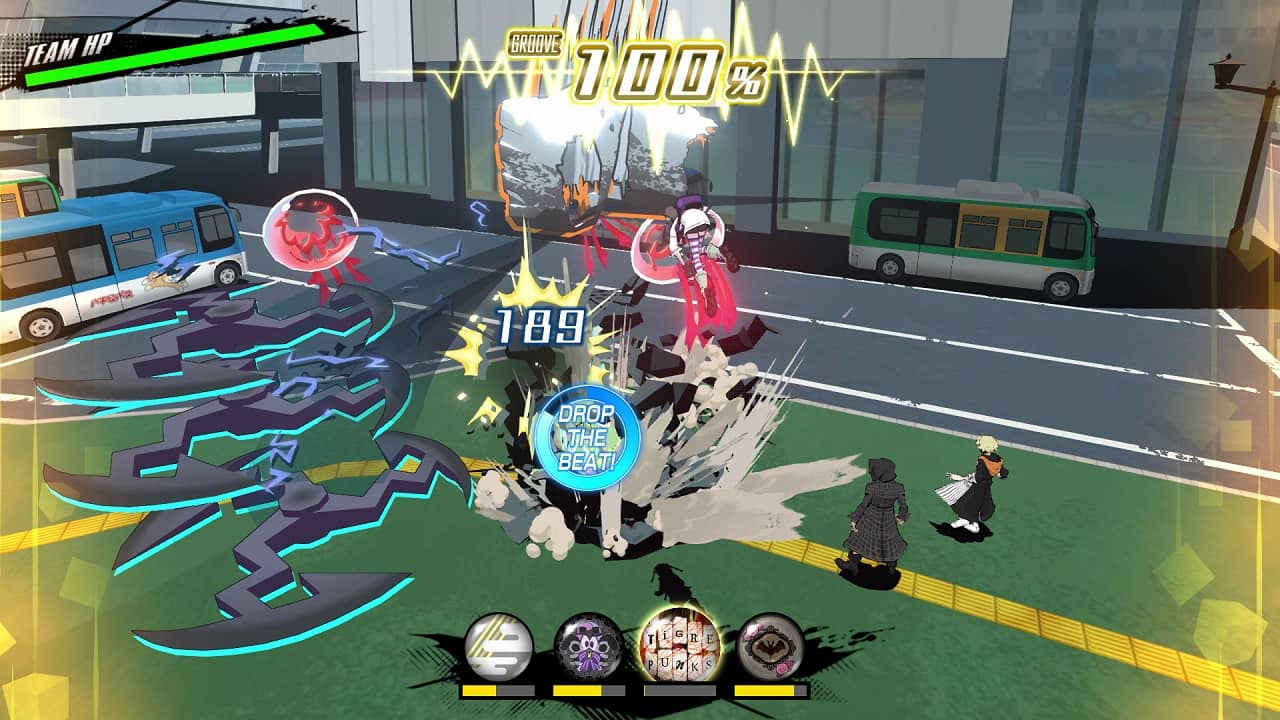Select the Tigre Punks pin
The width and height of the screenshot is (1280, 720).
(679, 645)
